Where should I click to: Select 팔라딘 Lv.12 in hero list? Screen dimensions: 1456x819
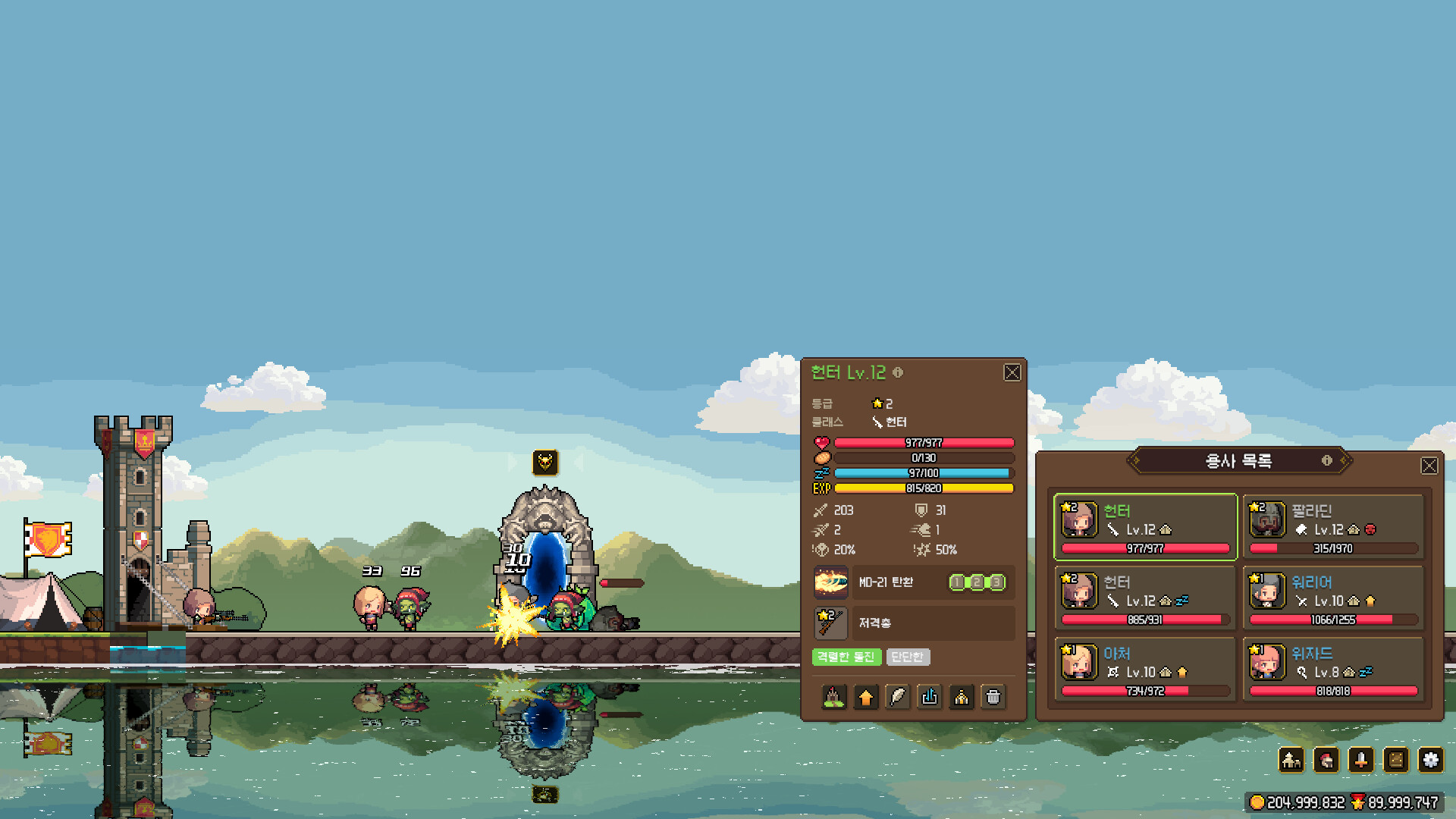1335,526
